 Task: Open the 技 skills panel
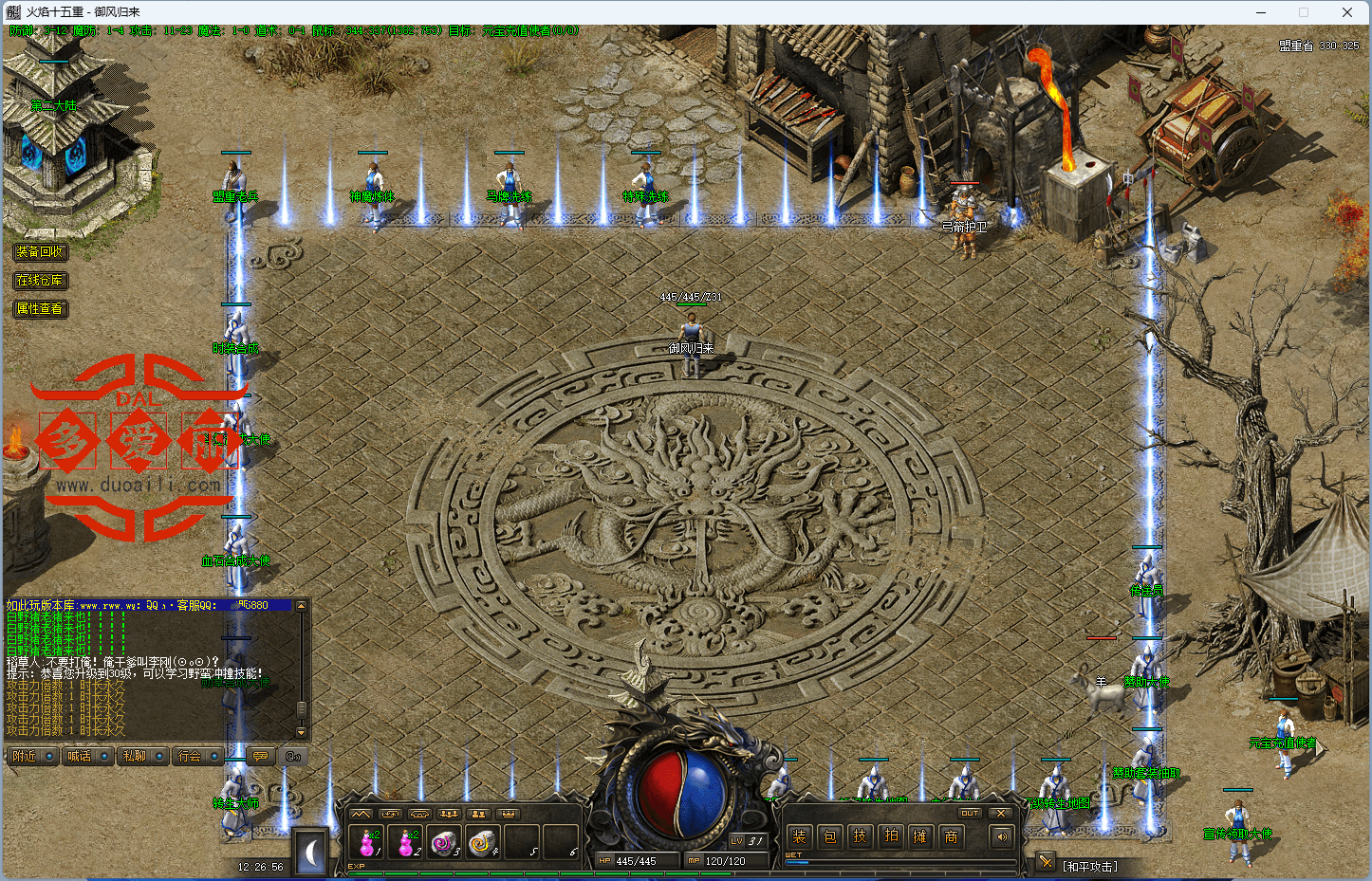tap(861, 836)
